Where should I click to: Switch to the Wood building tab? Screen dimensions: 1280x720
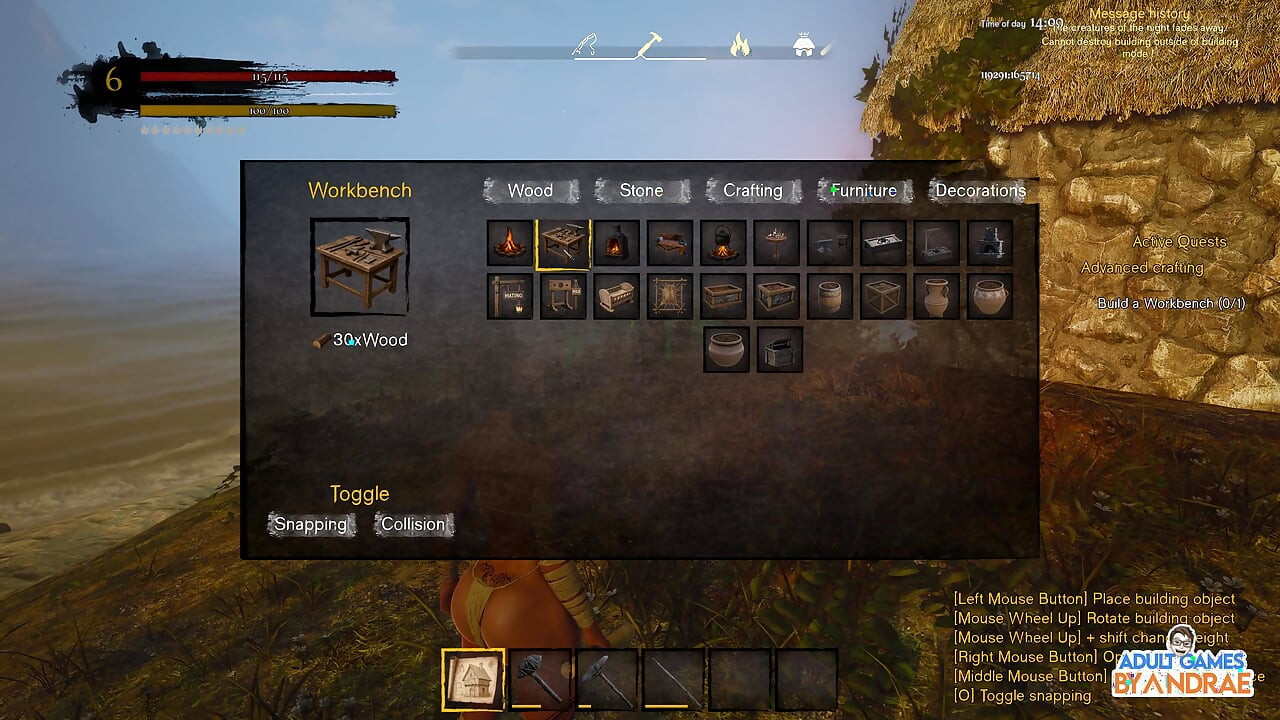click(x=530, y=191)
